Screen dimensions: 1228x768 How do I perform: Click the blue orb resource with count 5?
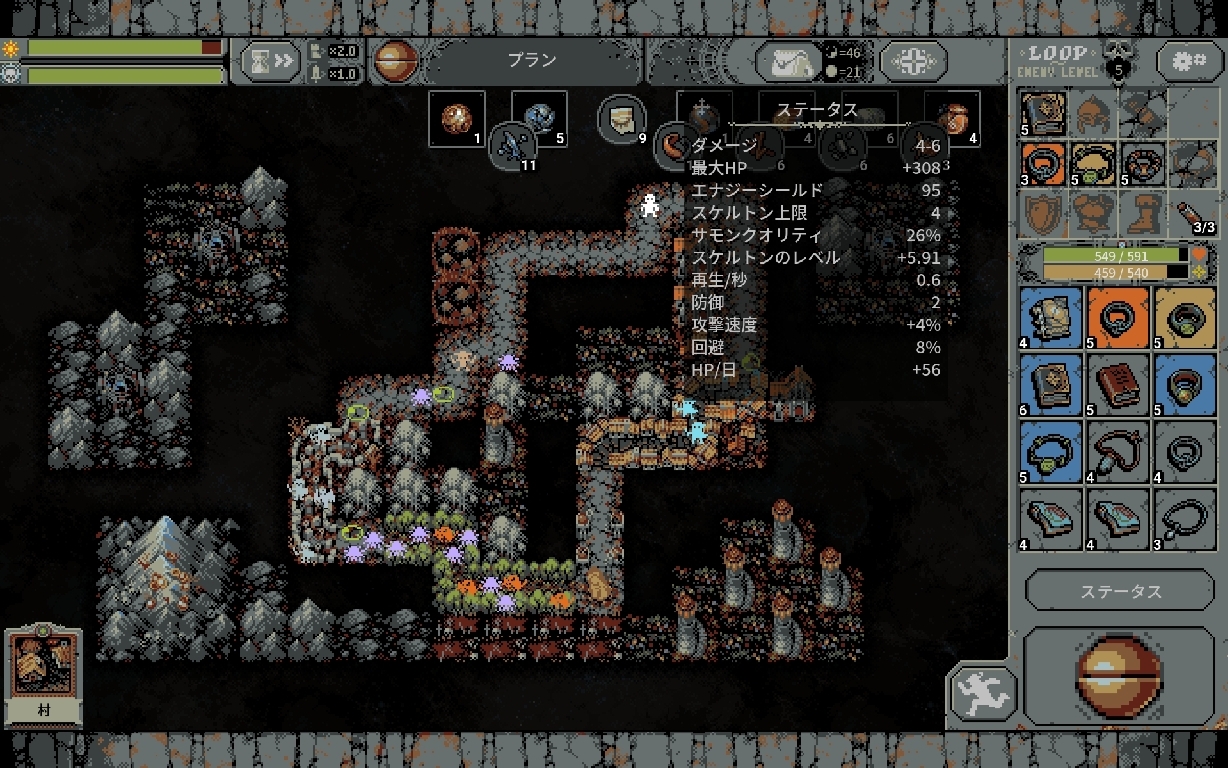pyautogui.click(x=540, y=118)
